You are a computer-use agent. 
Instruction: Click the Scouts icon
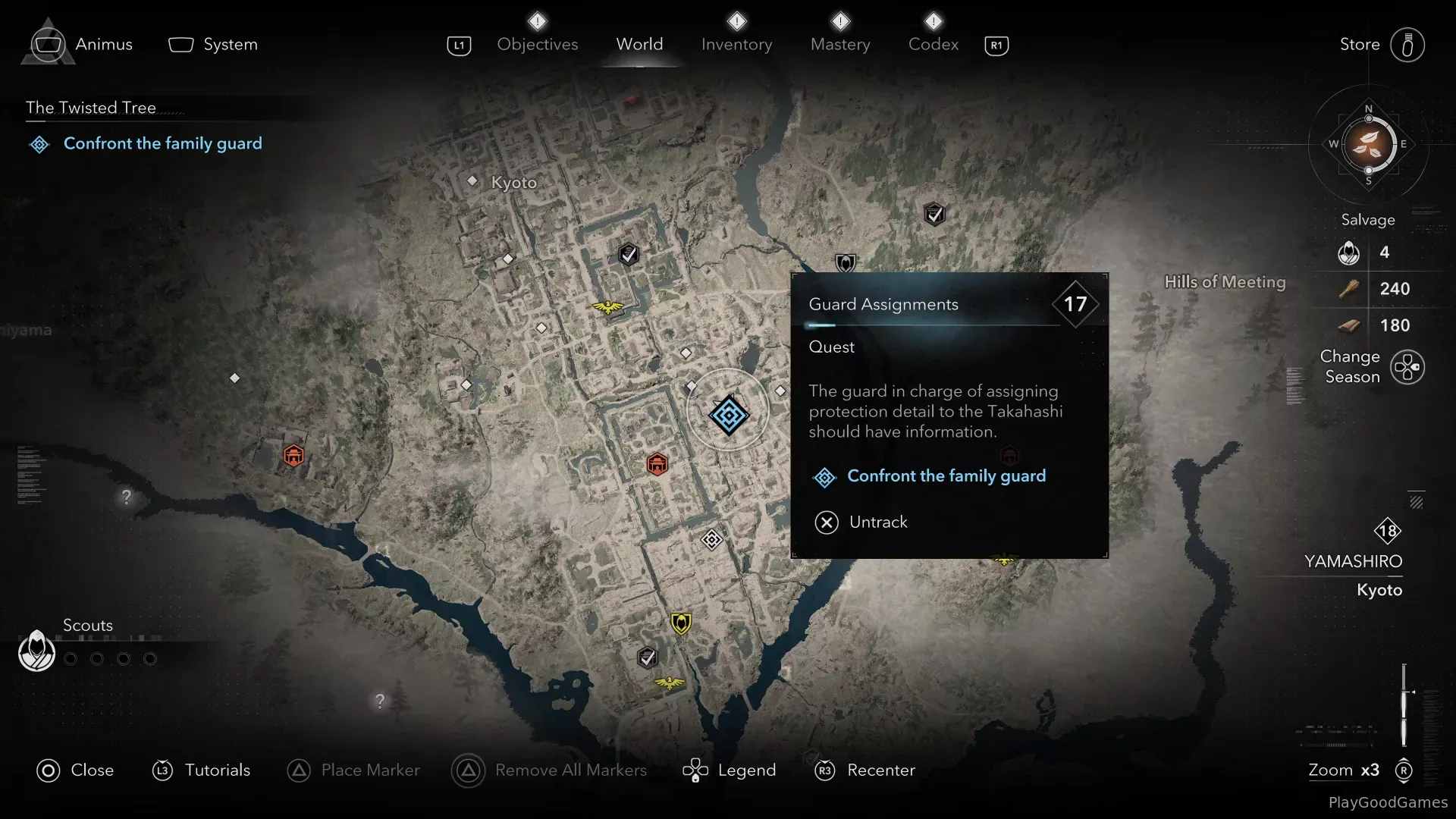(x=36, y=651)
